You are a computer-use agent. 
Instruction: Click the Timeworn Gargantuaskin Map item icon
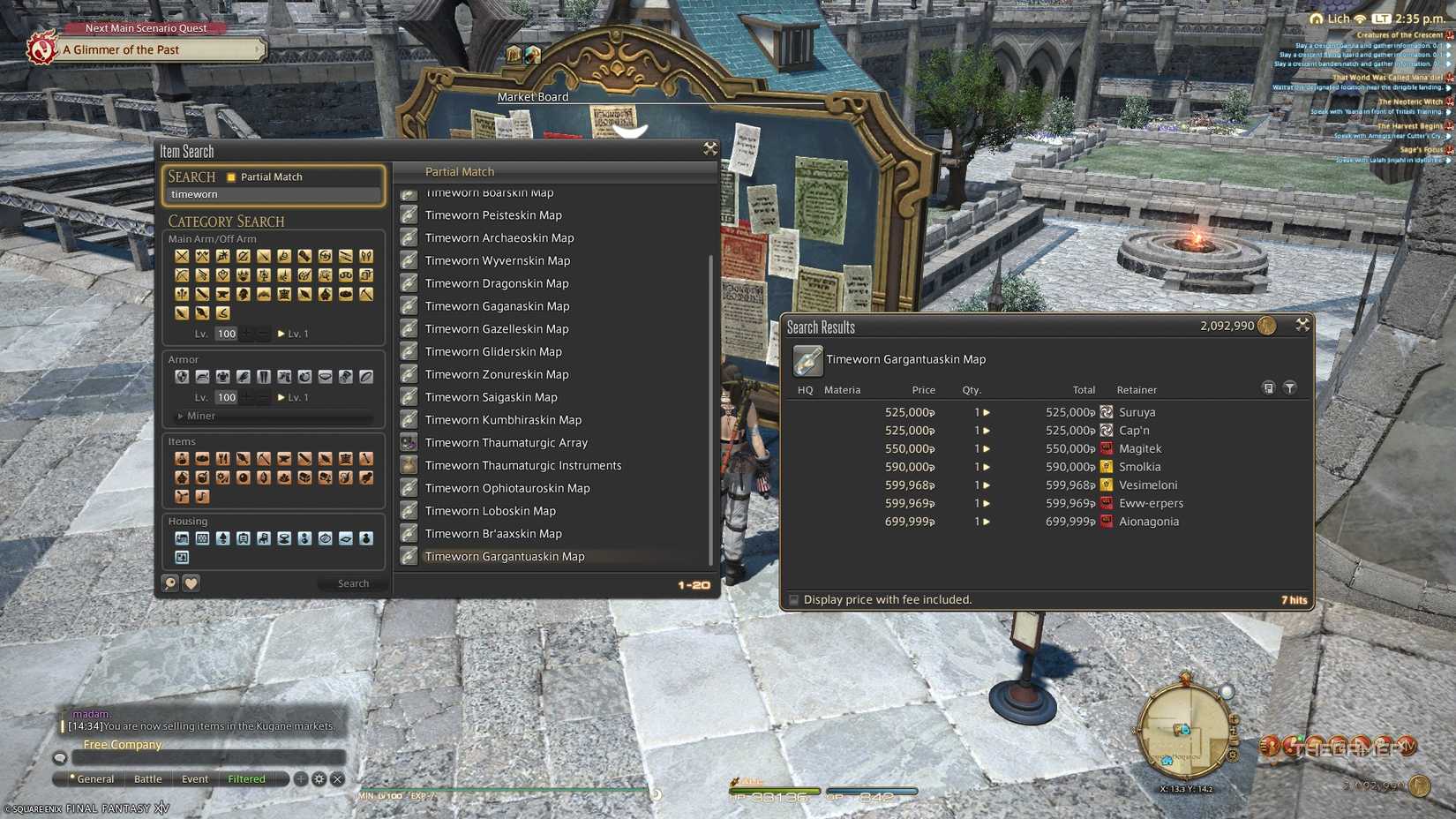pyautogui.click(x=809, y=359)
